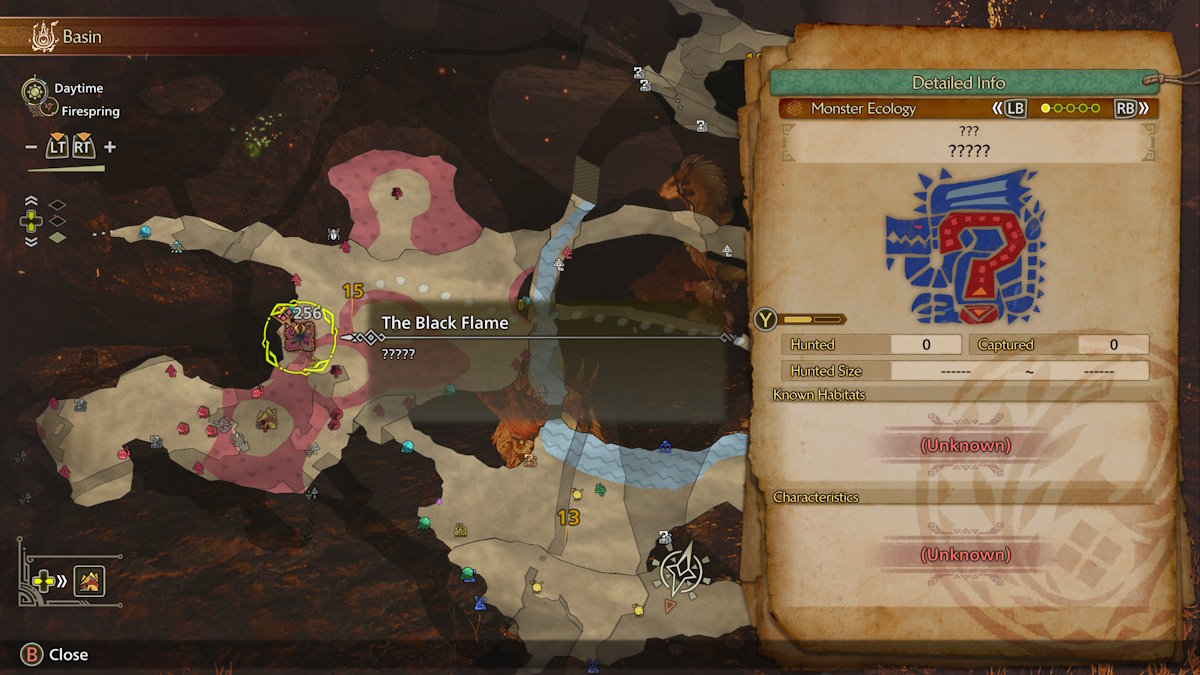Click the Basin region title
The width and height of the screenshot is (1200, 675).
[80, 38]
